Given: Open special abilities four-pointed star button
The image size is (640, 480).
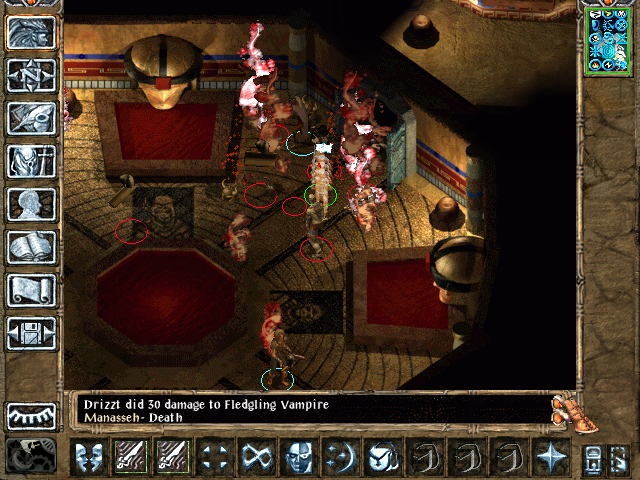Looking at the screenshot, I should pos(551,458).
